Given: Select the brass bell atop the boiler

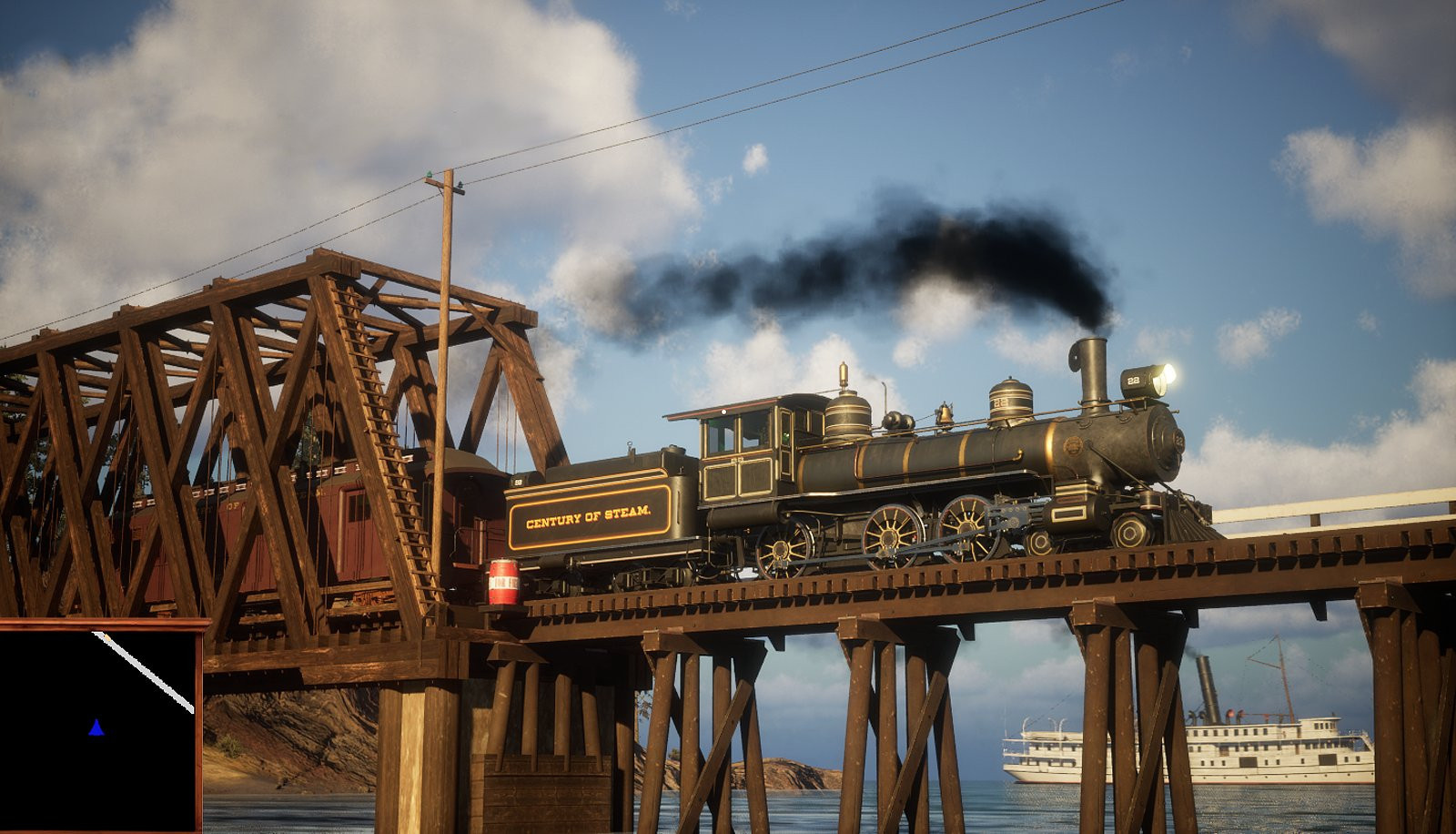Looking at the screenshot, I should tap(945, 412).
